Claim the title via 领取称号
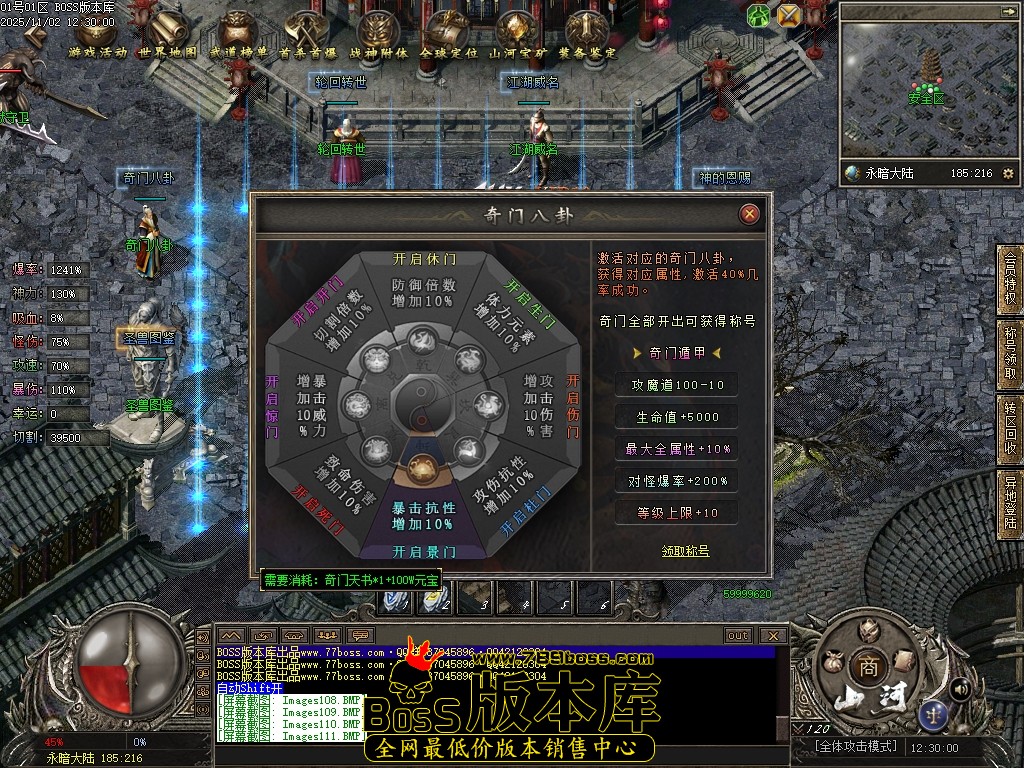1024x768 pixels. pyautogui.click(x=685, y=551)
